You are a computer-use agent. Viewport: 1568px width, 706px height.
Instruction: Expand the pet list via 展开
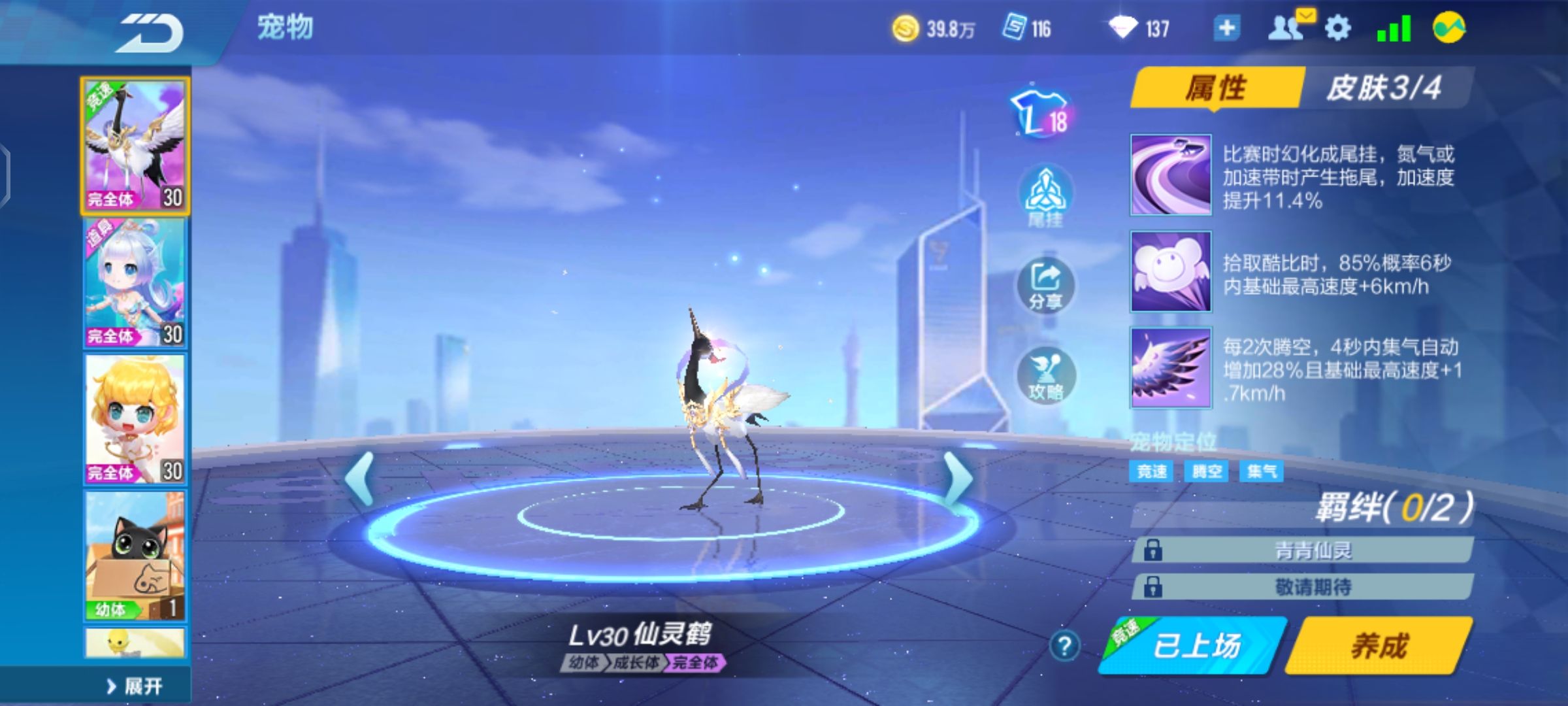134,684
